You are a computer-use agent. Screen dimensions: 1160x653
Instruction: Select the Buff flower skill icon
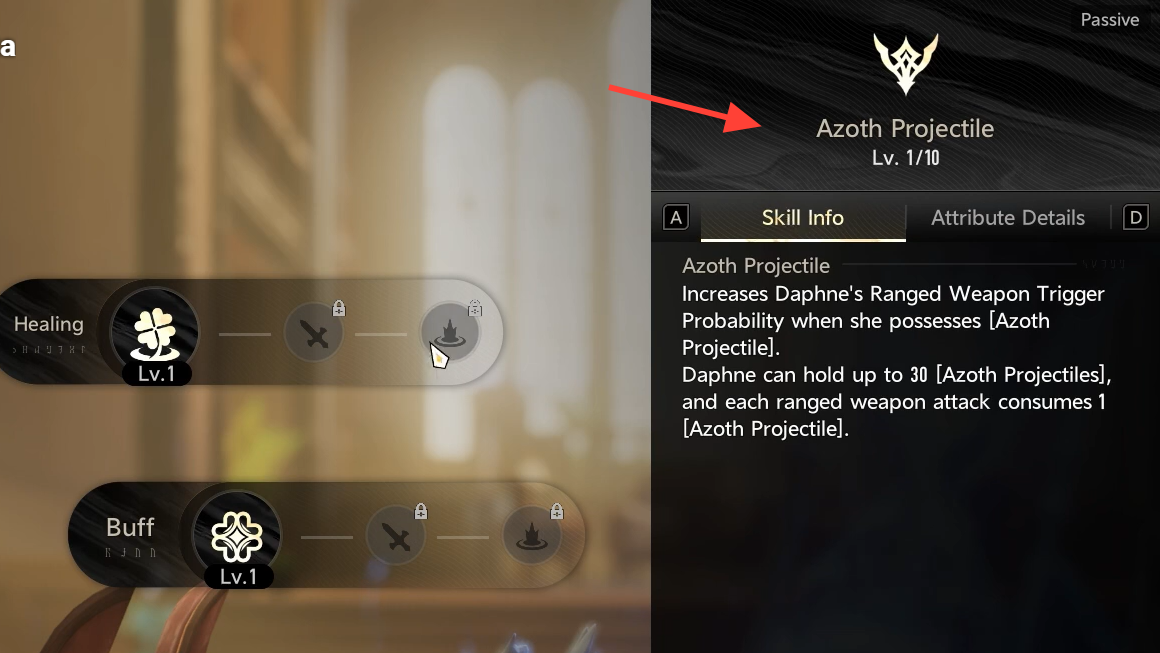(237, 535)
